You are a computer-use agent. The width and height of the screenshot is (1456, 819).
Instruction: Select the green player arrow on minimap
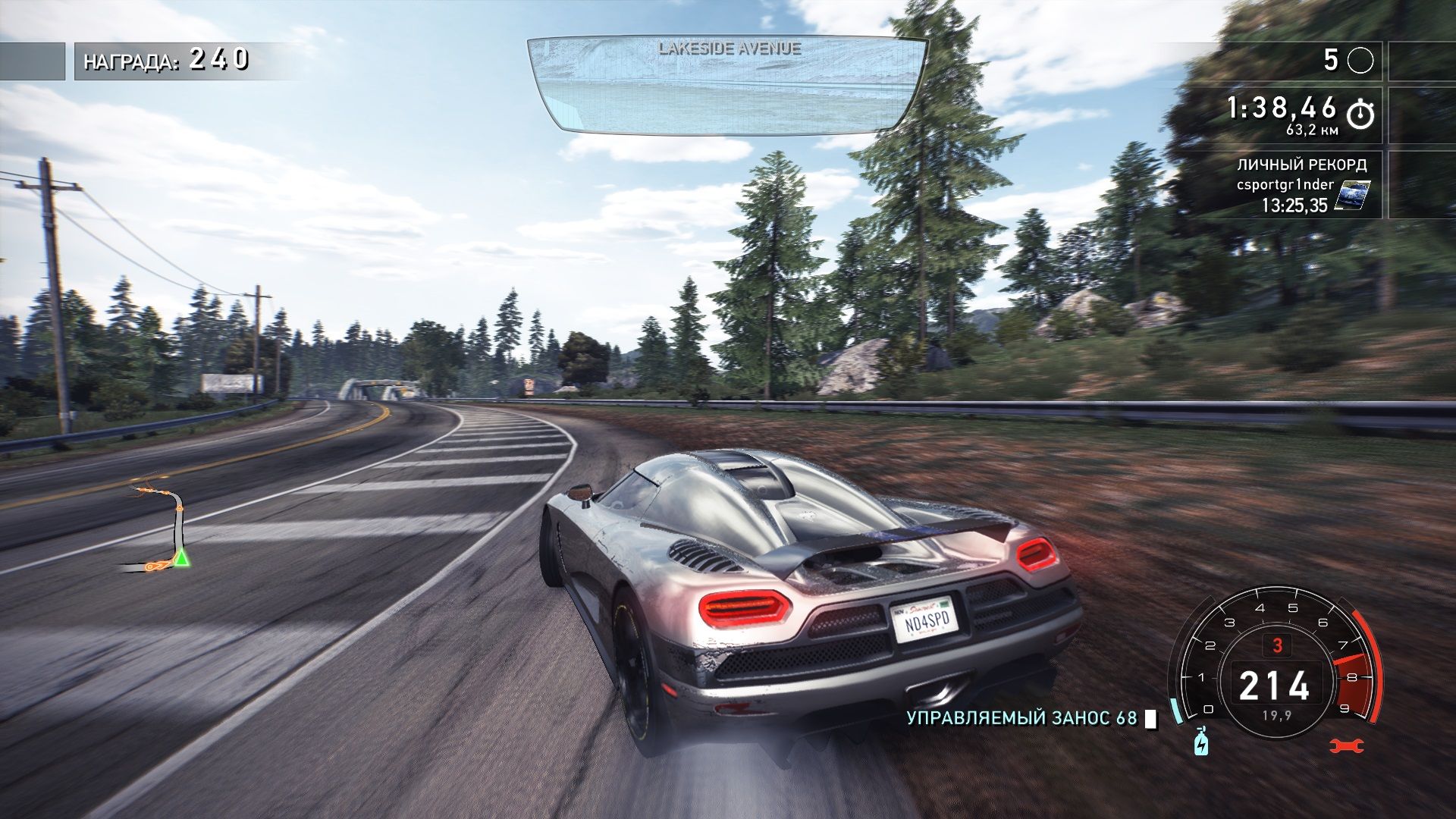(x=182, y=560)
